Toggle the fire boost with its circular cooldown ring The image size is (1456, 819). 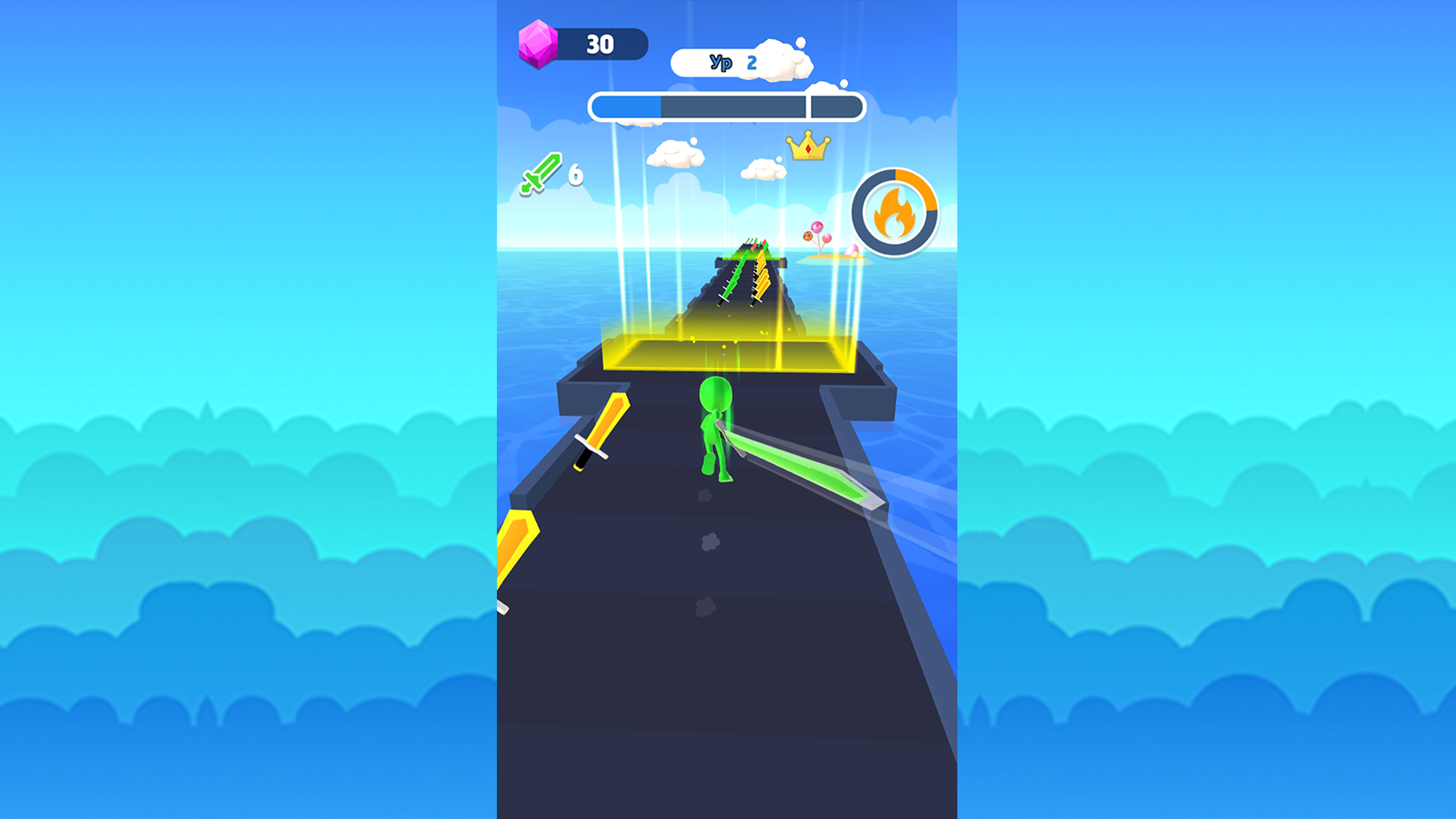coord(895,213)
